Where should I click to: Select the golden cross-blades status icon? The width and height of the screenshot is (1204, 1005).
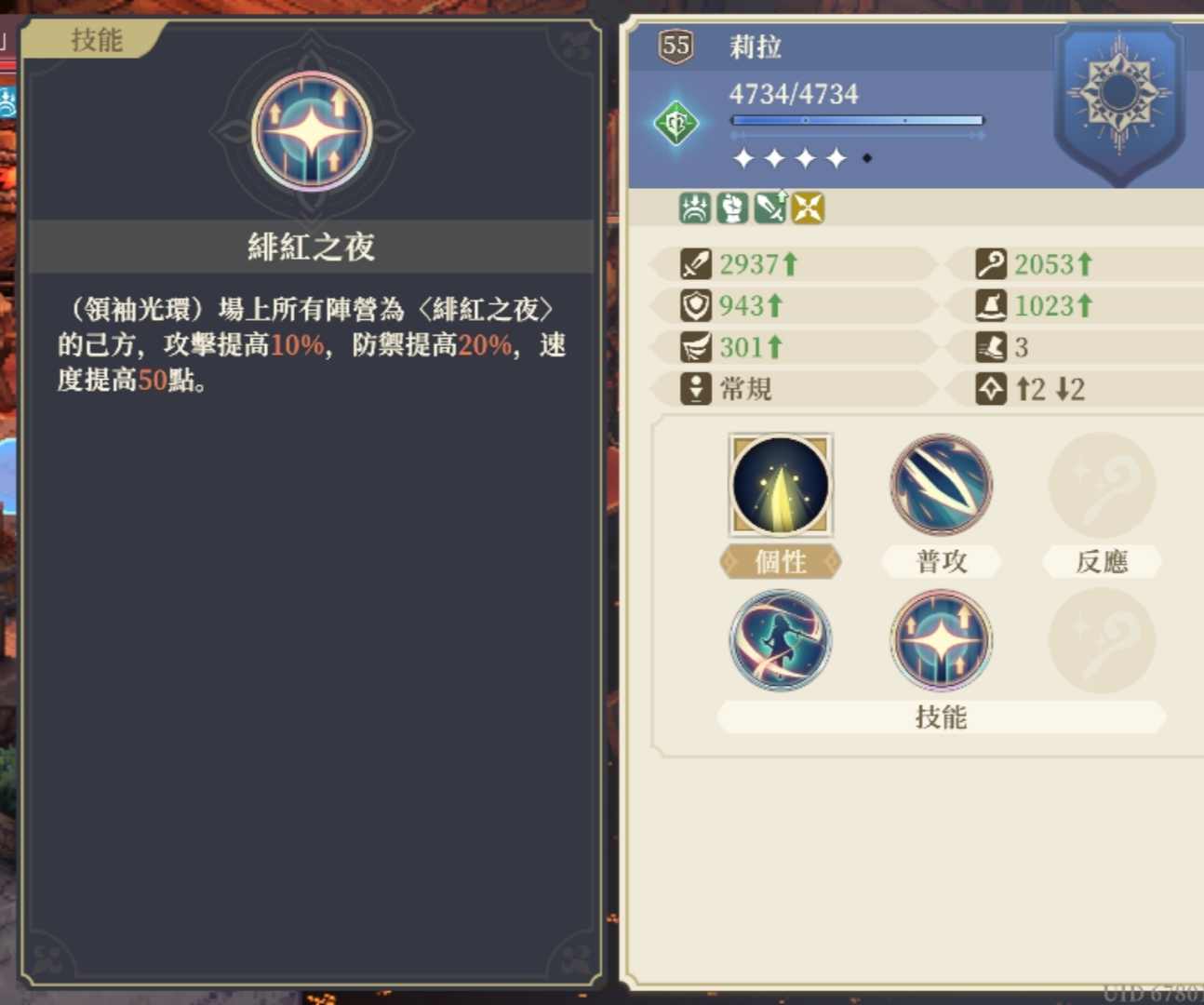808,208
